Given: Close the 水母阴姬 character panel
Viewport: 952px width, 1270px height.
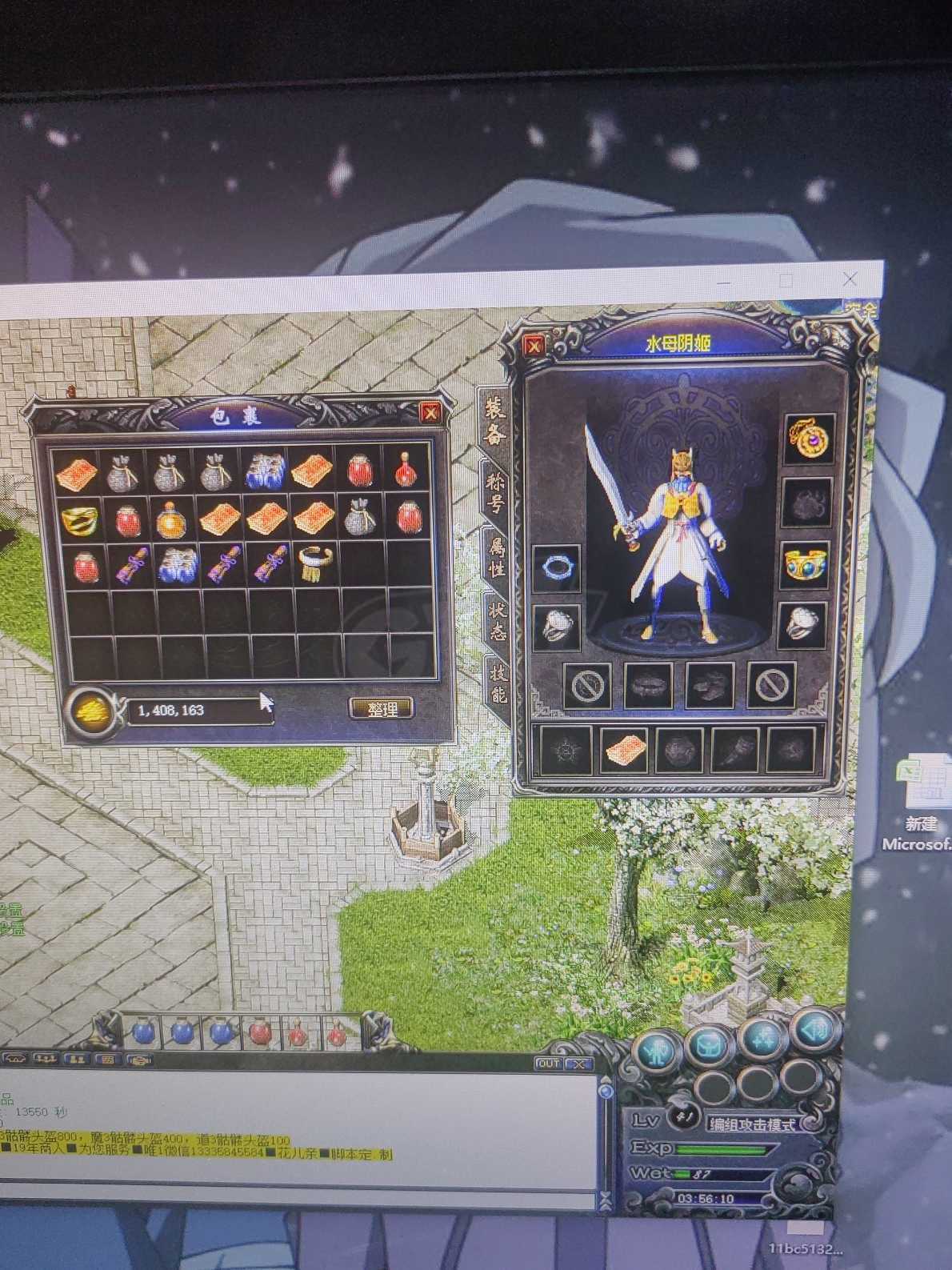Looking at the screenshot, I should [x=534, y=346].
